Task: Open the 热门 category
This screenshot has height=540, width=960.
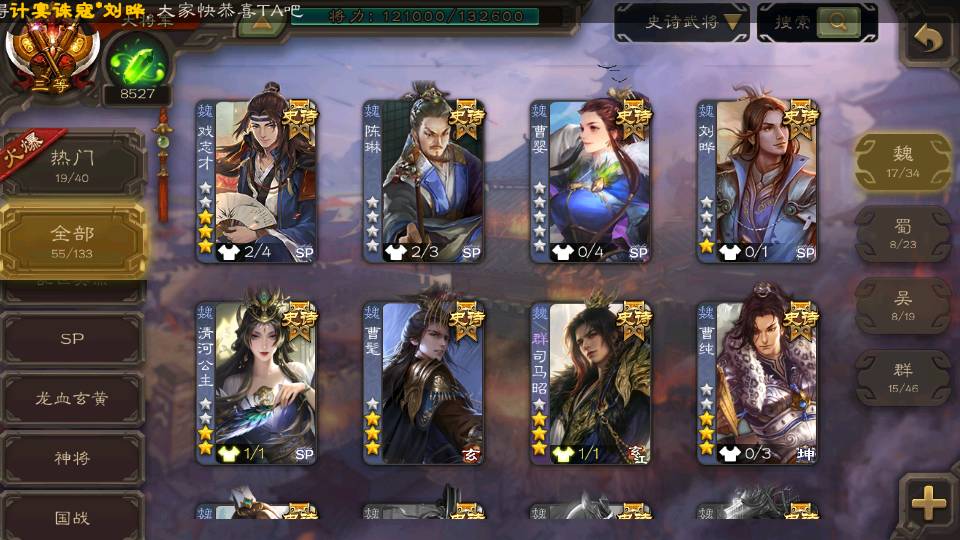Action: [72, 163]
